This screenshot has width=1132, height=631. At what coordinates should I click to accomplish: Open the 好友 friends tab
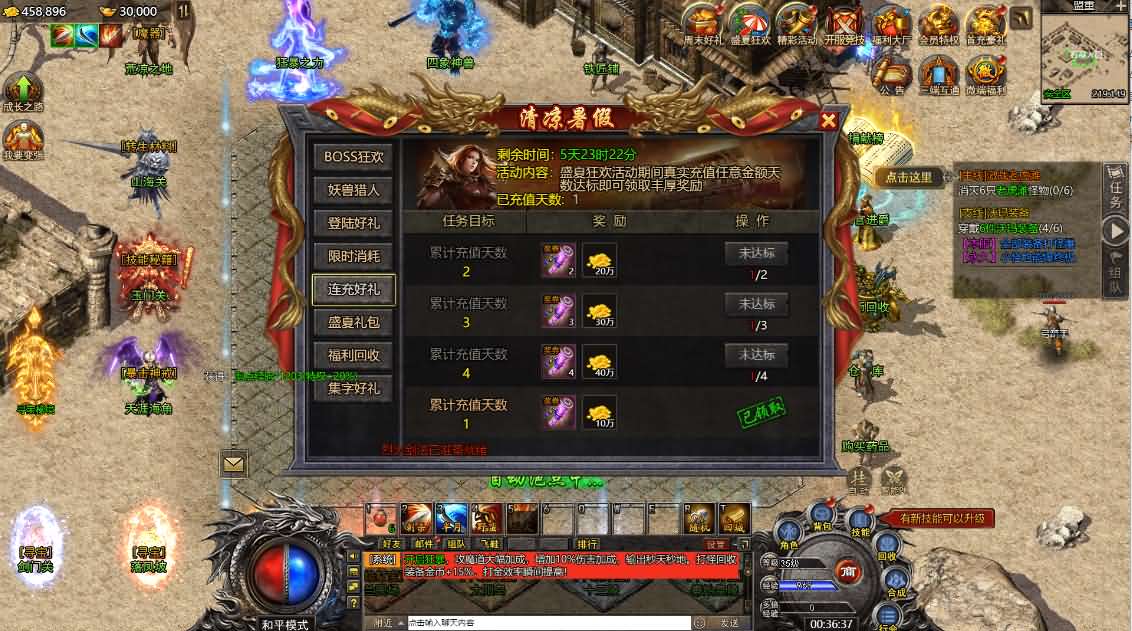click(x=391, y=544)
